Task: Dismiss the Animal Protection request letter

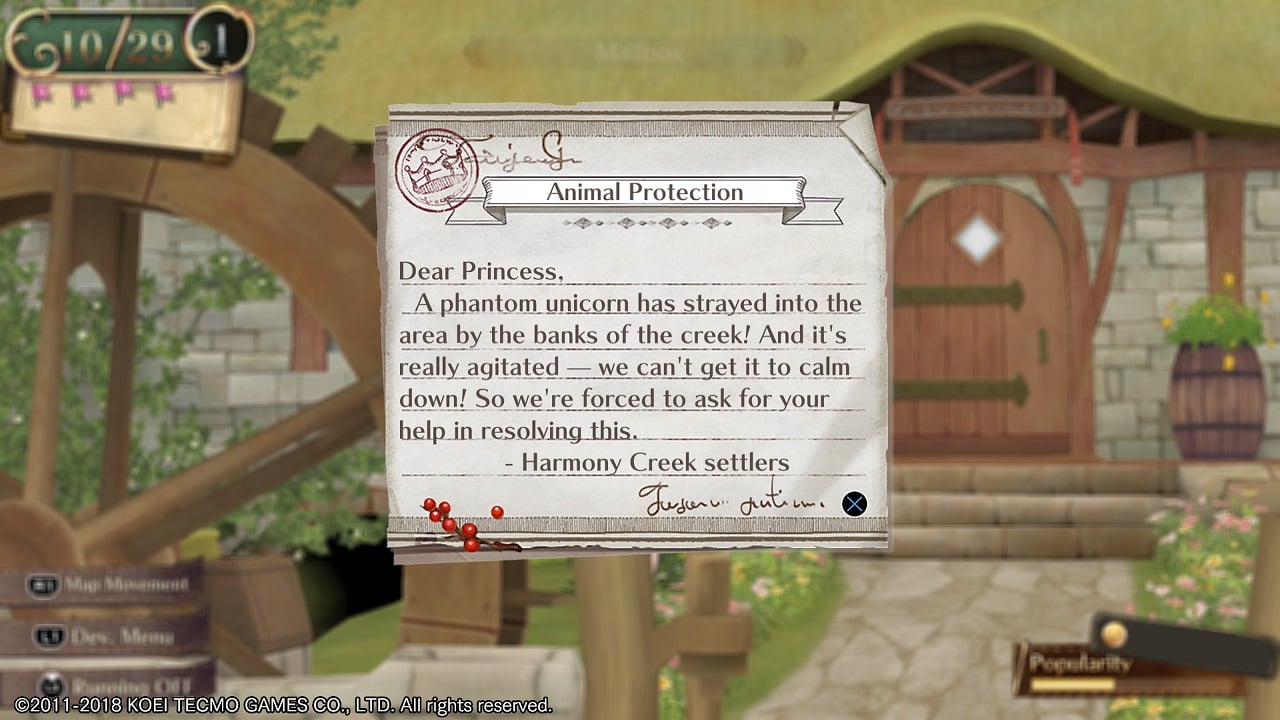Action: (x=854, y=503)
